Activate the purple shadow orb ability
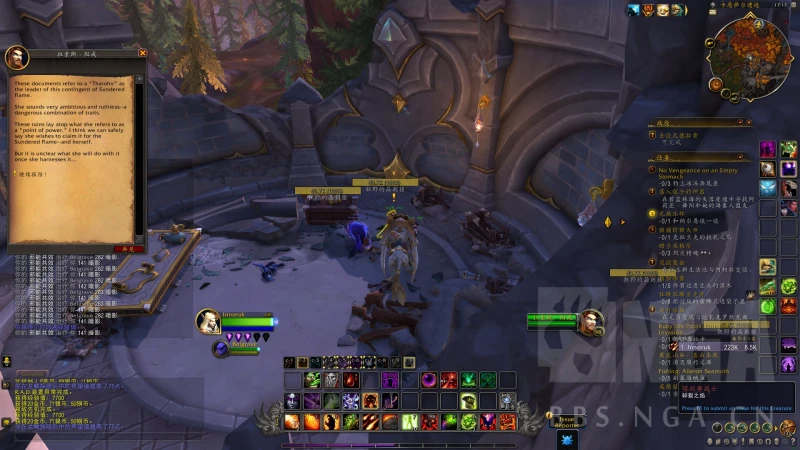 coord(428,380)
